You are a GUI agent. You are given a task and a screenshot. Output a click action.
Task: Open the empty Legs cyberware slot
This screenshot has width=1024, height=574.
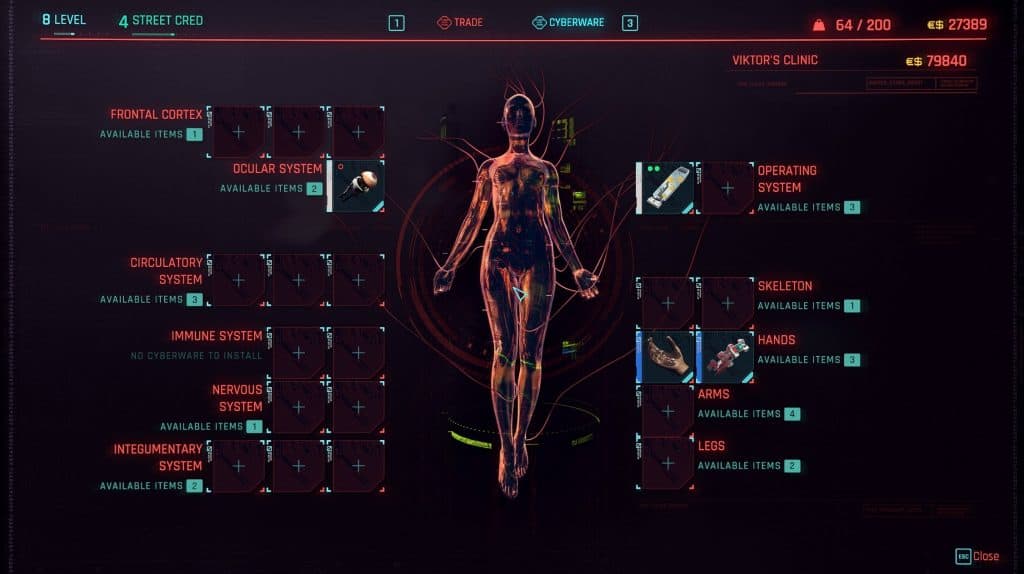(667, 463)
